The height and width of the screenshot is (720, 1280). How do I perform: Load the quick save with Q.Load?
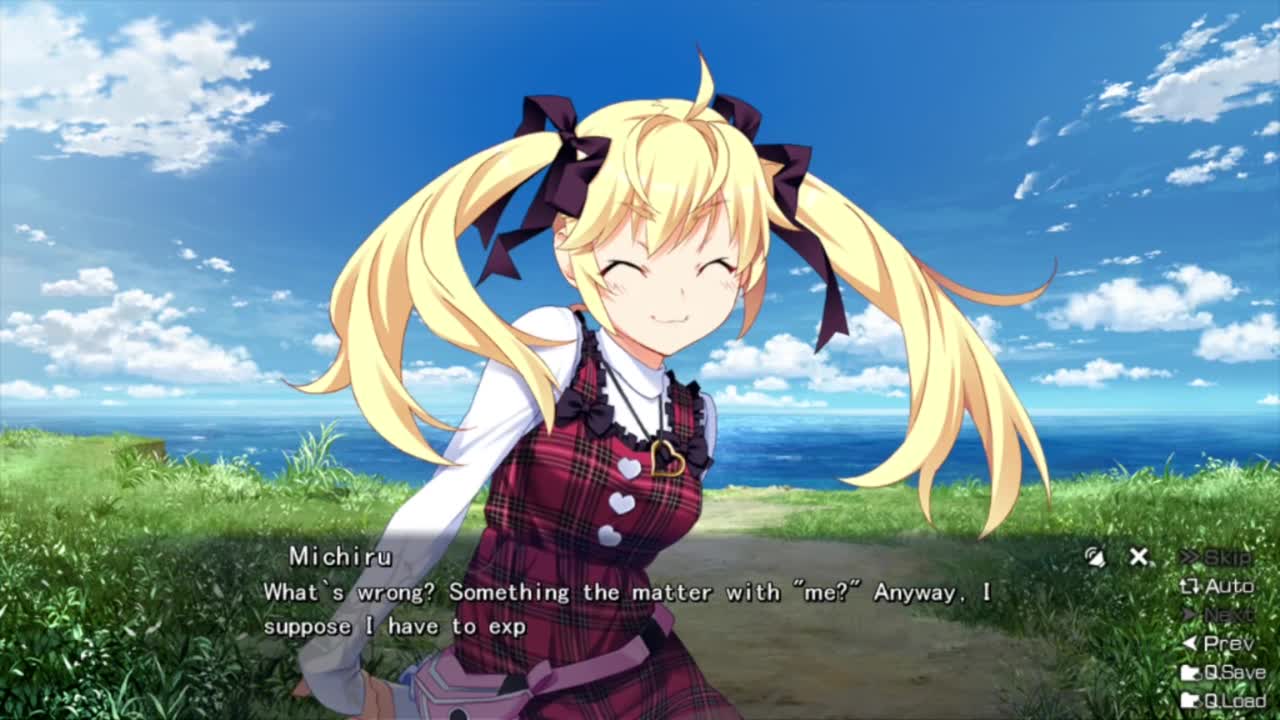(1222, 701)
